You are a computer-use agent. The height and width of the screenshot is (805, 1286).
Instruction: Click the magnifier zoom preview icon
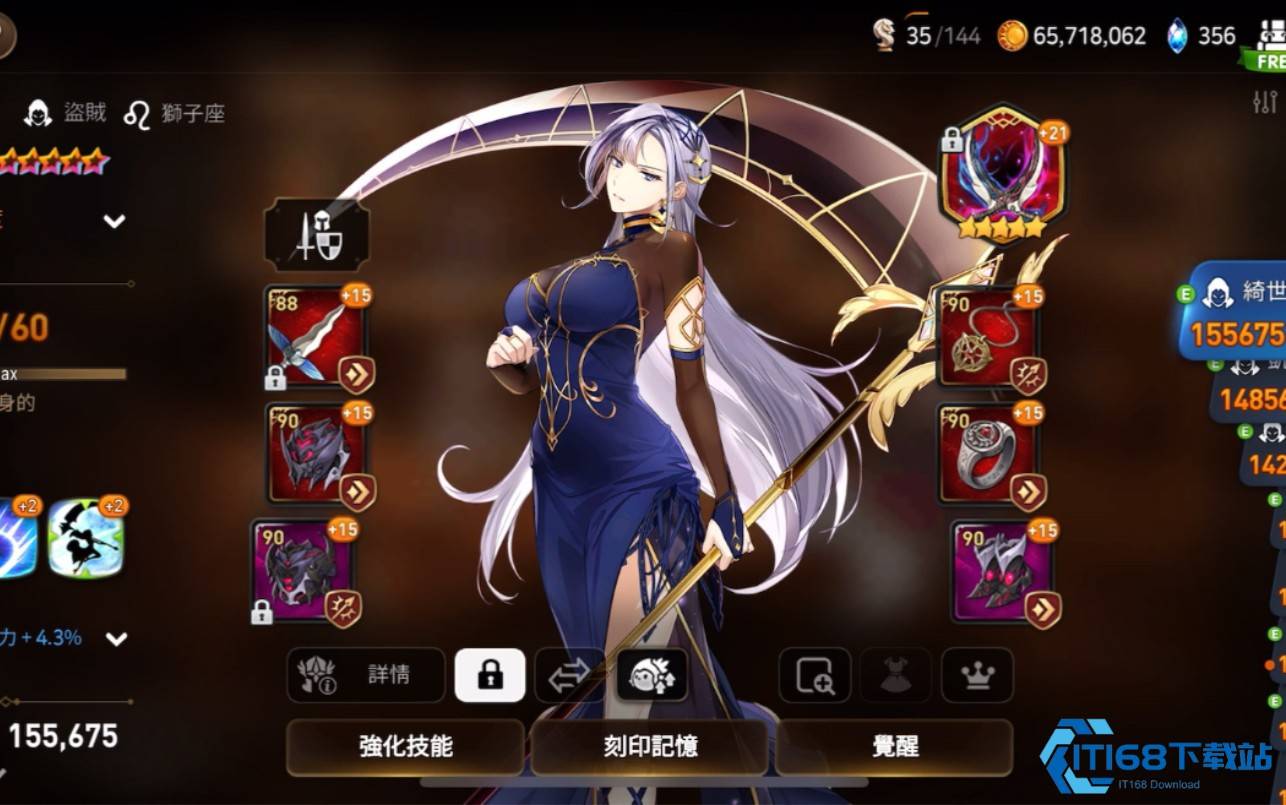pyautogui.click(x=814, y=676)
